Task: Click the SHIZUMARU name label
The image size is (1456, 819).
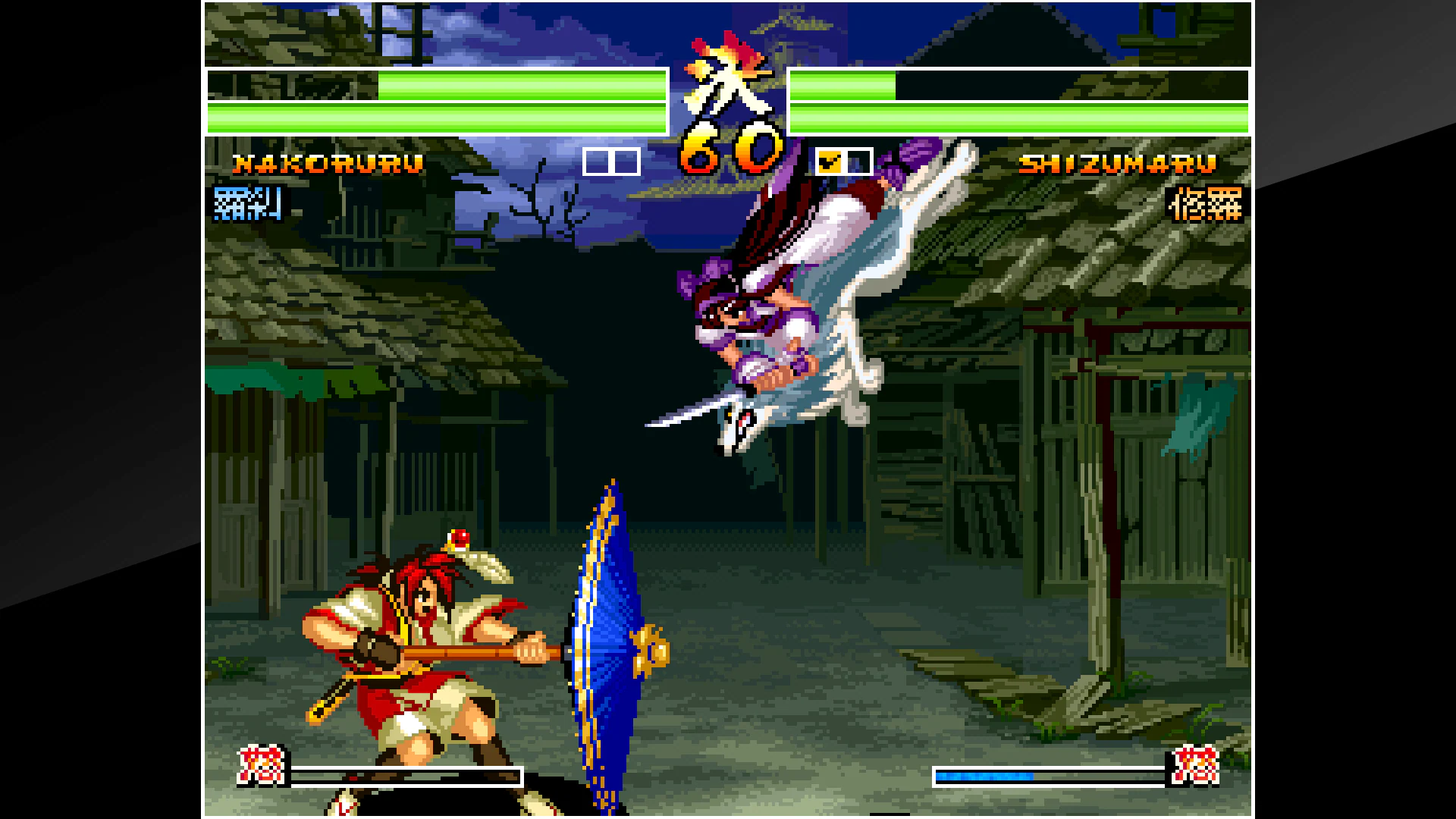Action: [1121, 162]
